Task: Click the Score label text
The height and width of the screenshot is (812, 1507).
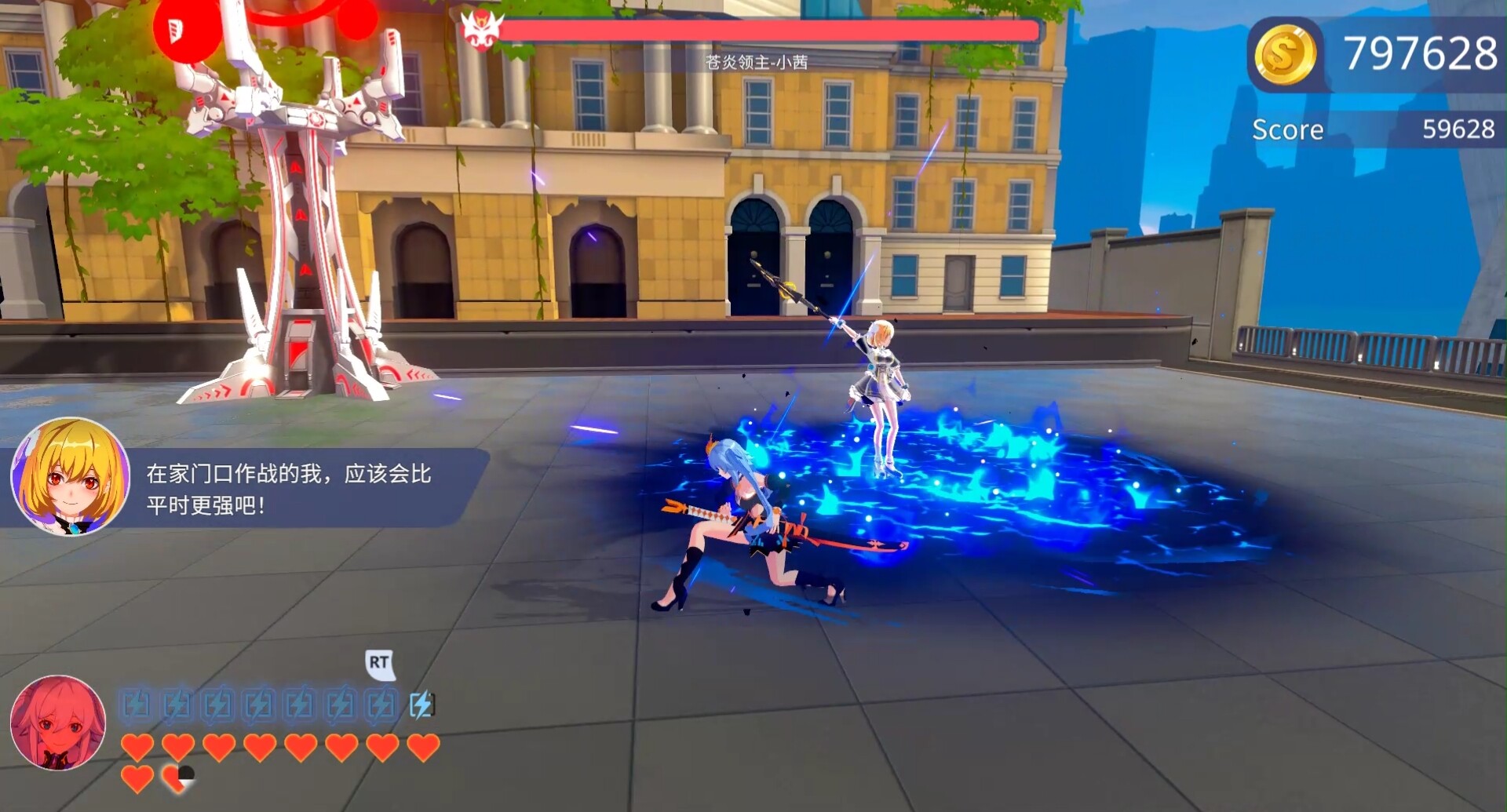Action: tap(1287, 129)
